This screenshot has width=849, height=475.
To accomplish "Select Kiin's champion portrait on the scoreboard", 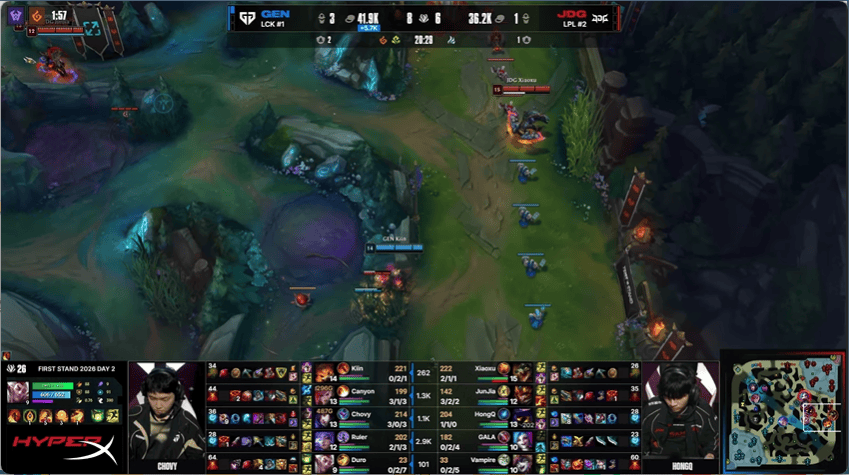I will 323,370.
